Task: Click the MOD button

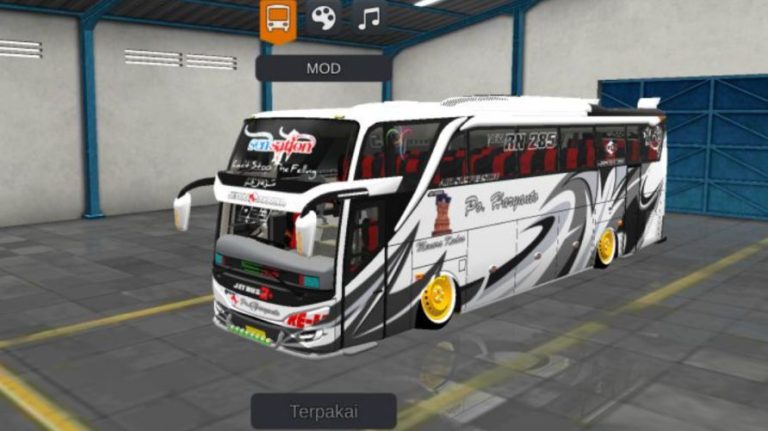Action: (x=323, y=68)
